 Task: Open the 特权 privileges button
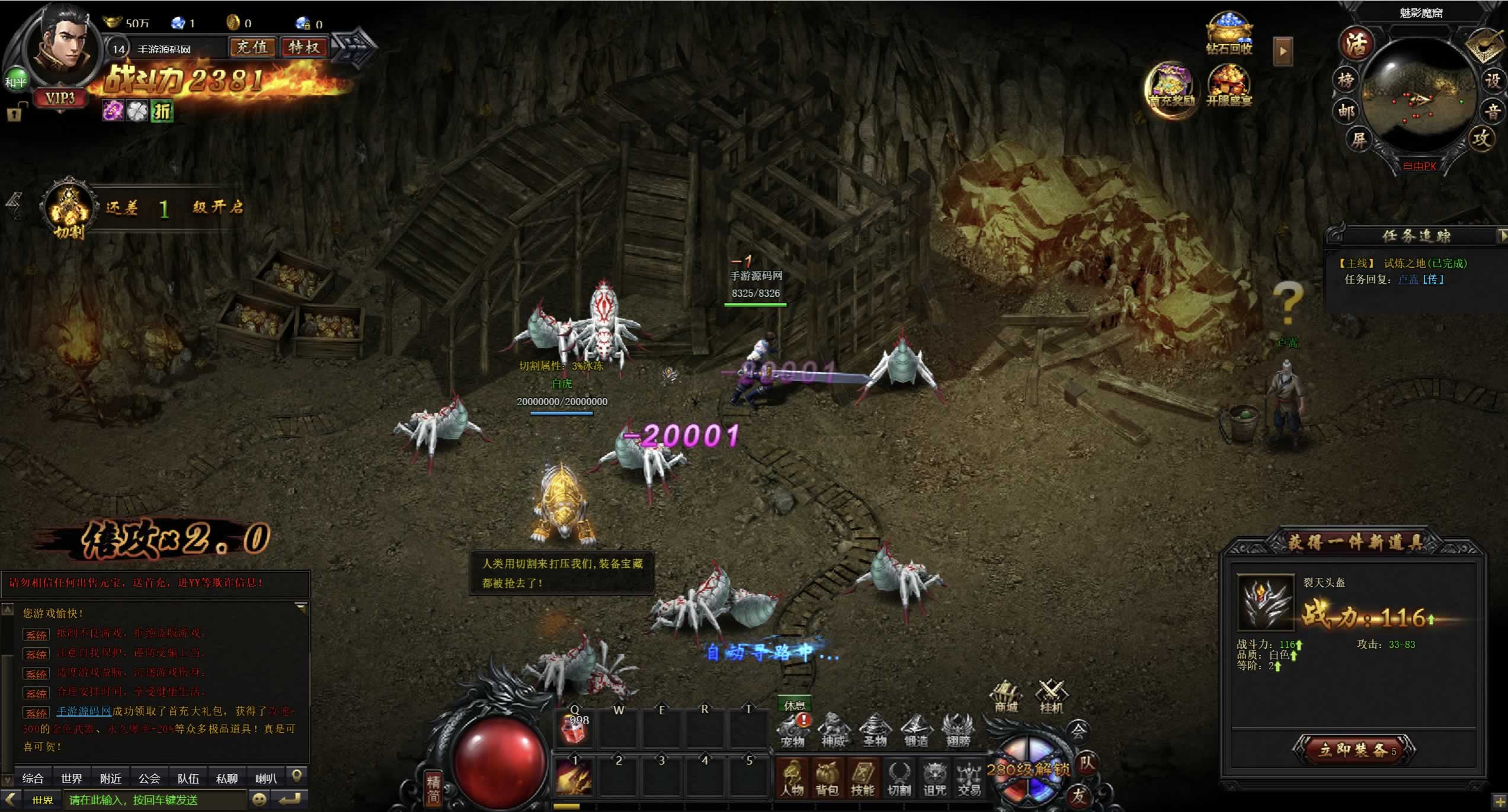304,47
